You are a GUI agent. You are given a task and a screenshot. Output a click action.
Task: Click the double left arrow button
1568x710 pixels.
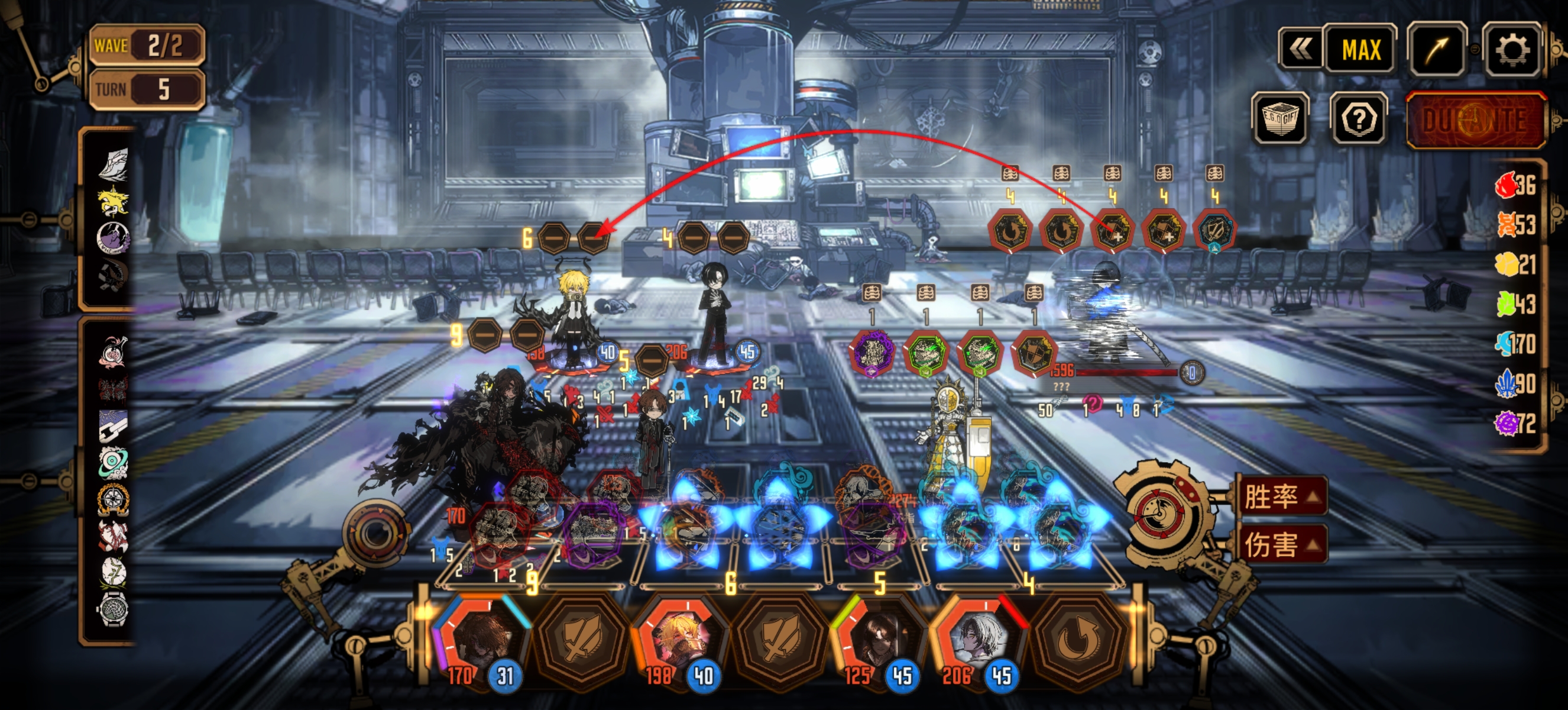tap(1300, 50)
